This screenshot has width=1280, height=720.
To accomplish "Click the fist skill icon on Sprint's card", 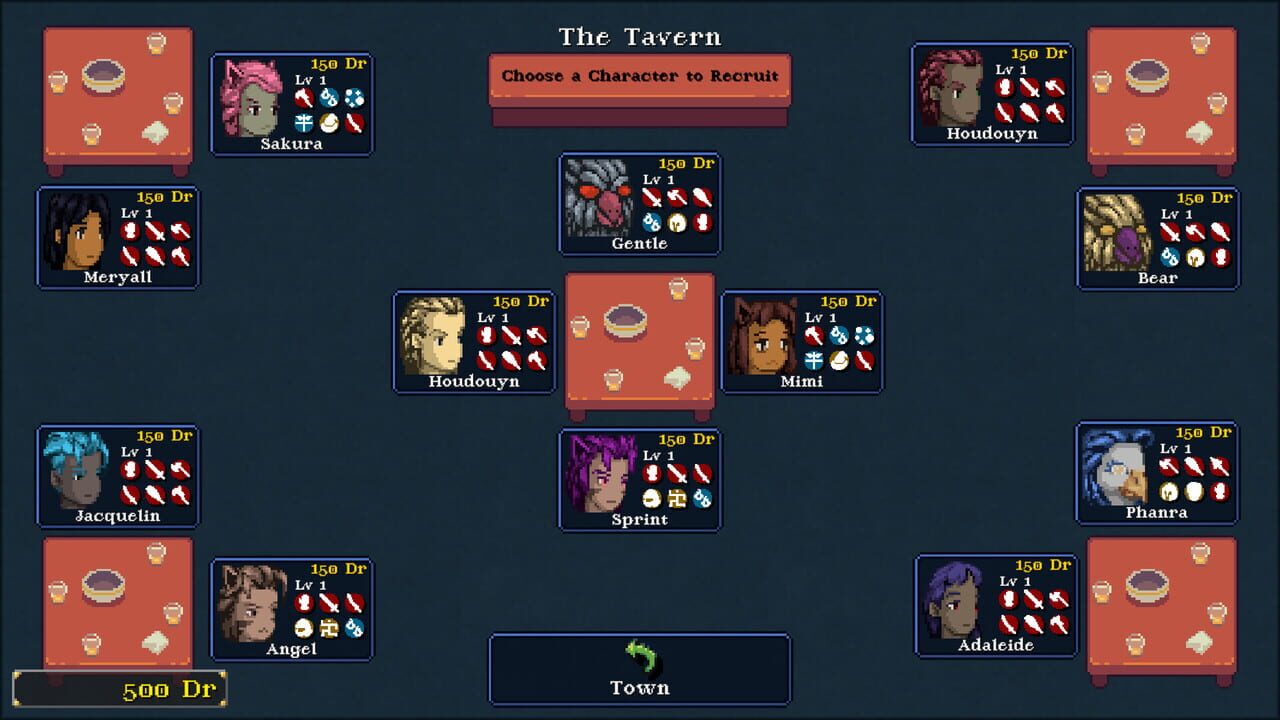I will tap(652, 473).
